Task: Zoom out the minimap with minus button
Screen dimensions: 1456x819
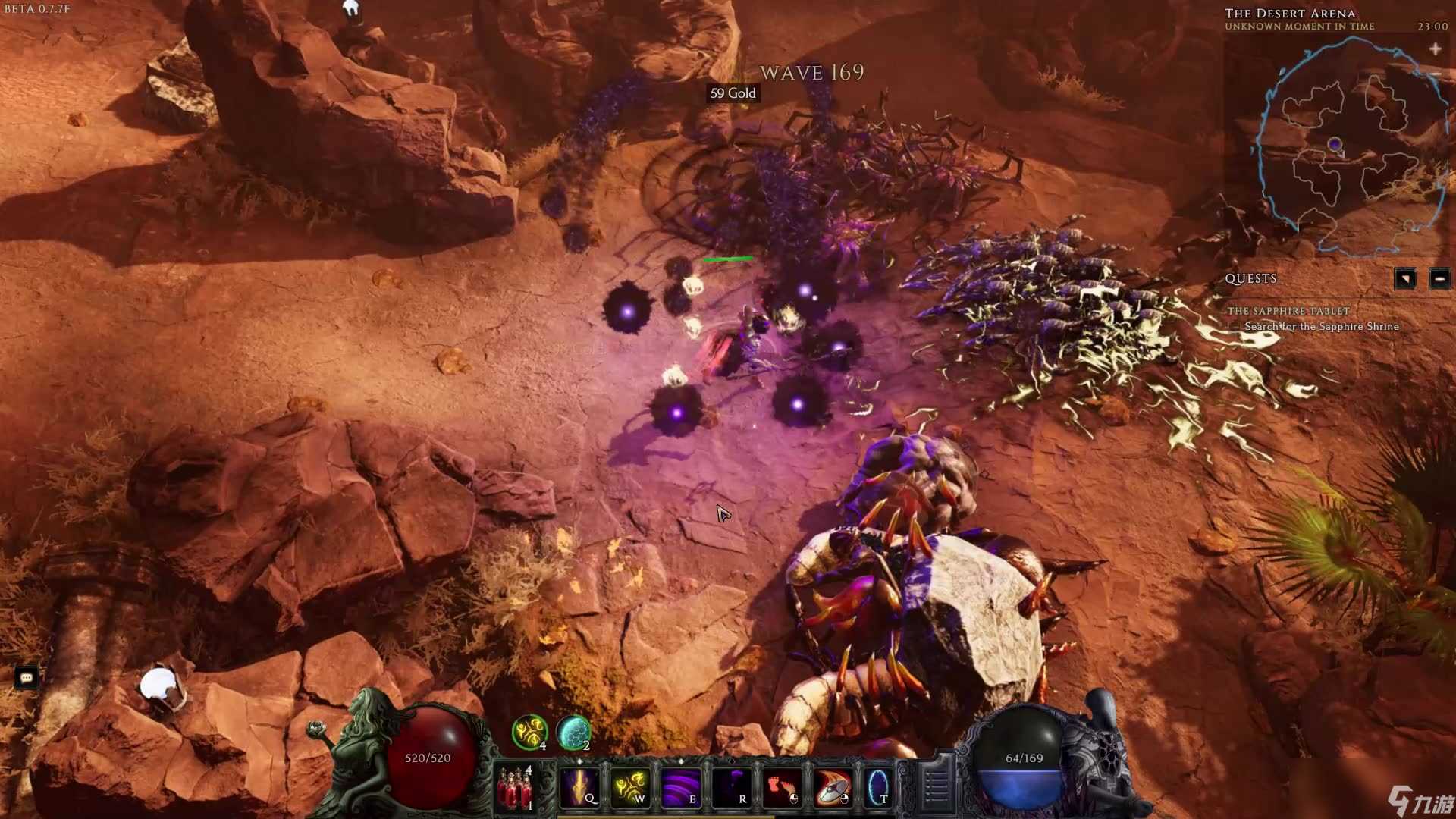Action: click(x=1436, y=74)
